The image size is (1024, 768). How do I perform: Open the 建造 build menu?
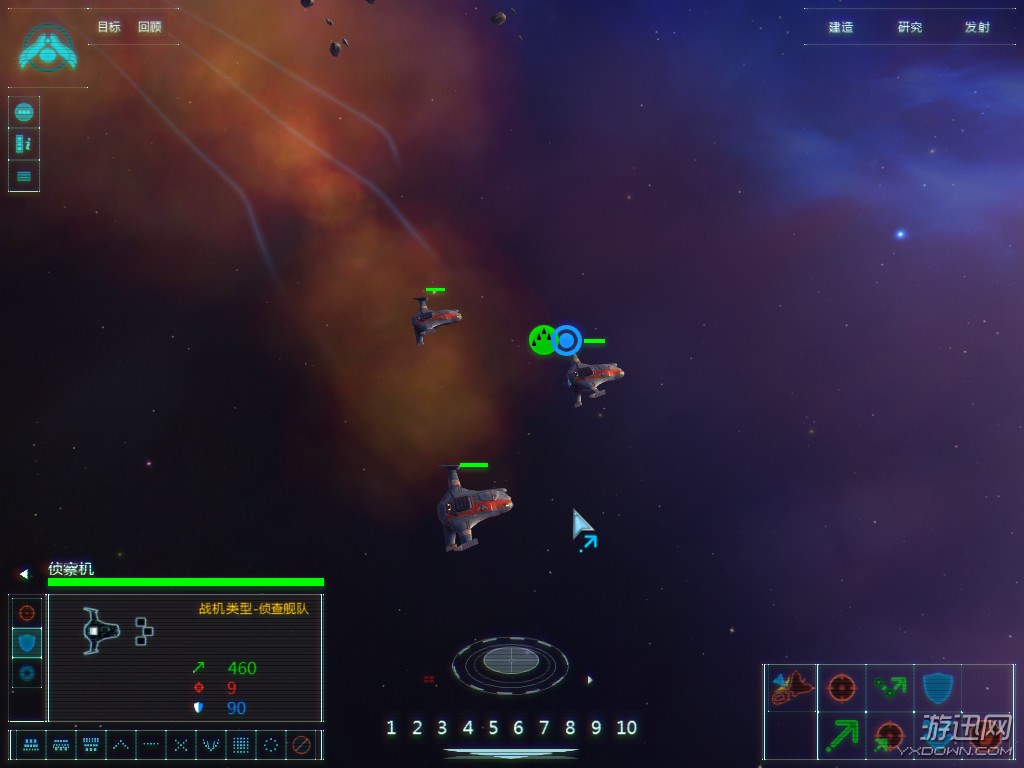pos(841,27)
